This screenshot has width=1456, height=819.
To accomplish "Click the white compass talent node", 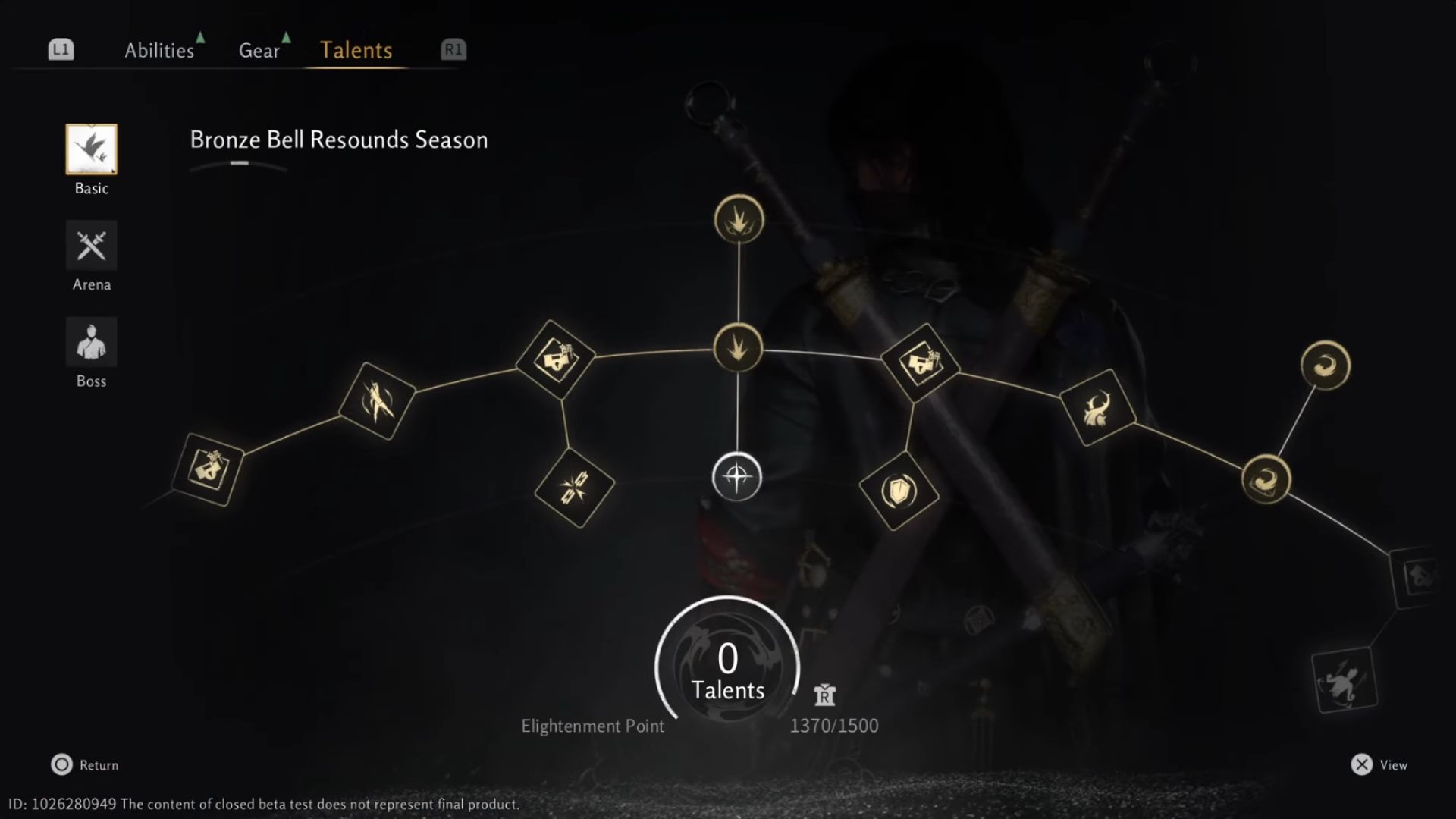I will click(x=738, y=478).
